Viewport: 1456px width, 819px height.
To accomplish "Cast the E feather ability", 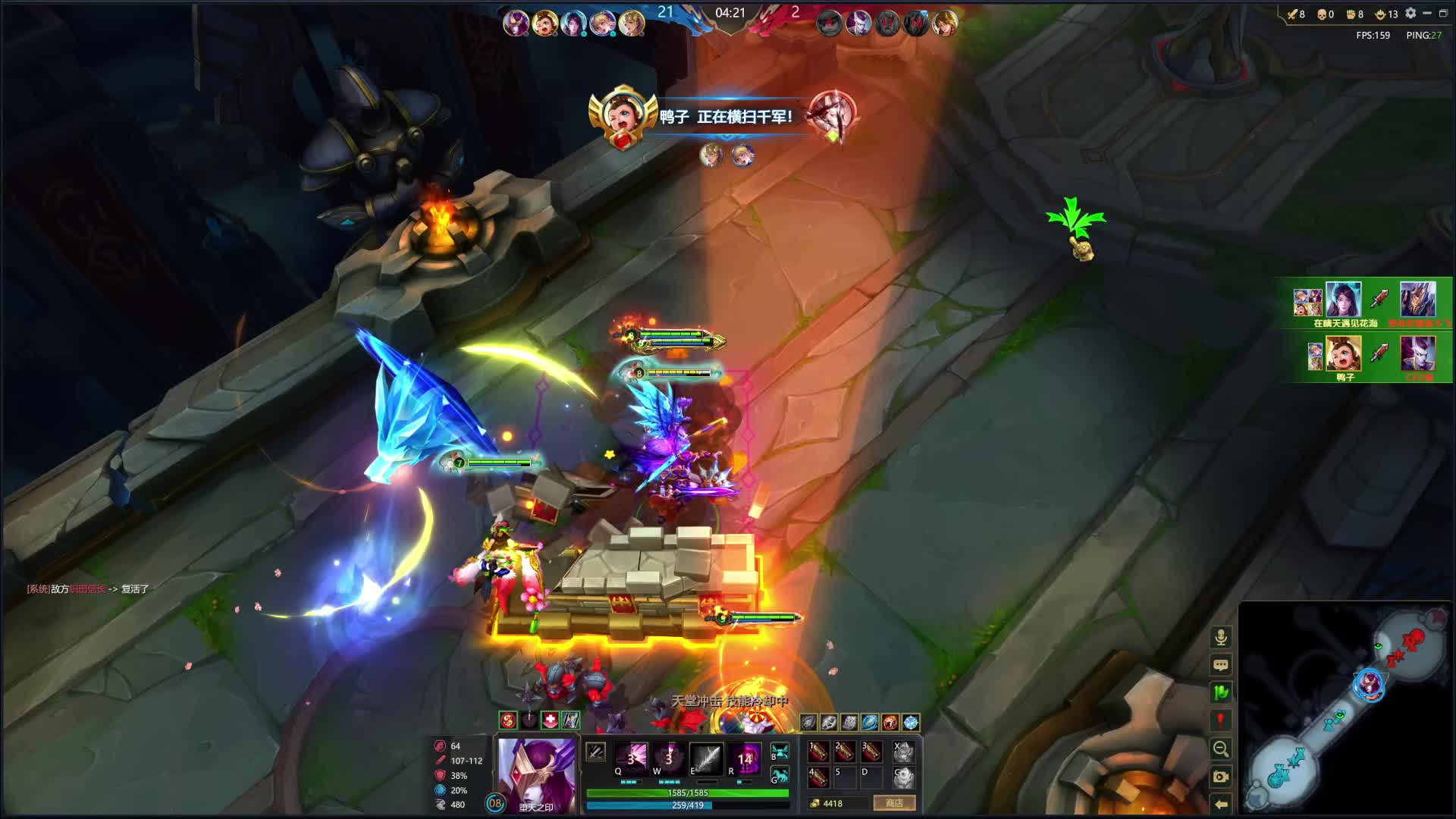I will tap(705, 758).
